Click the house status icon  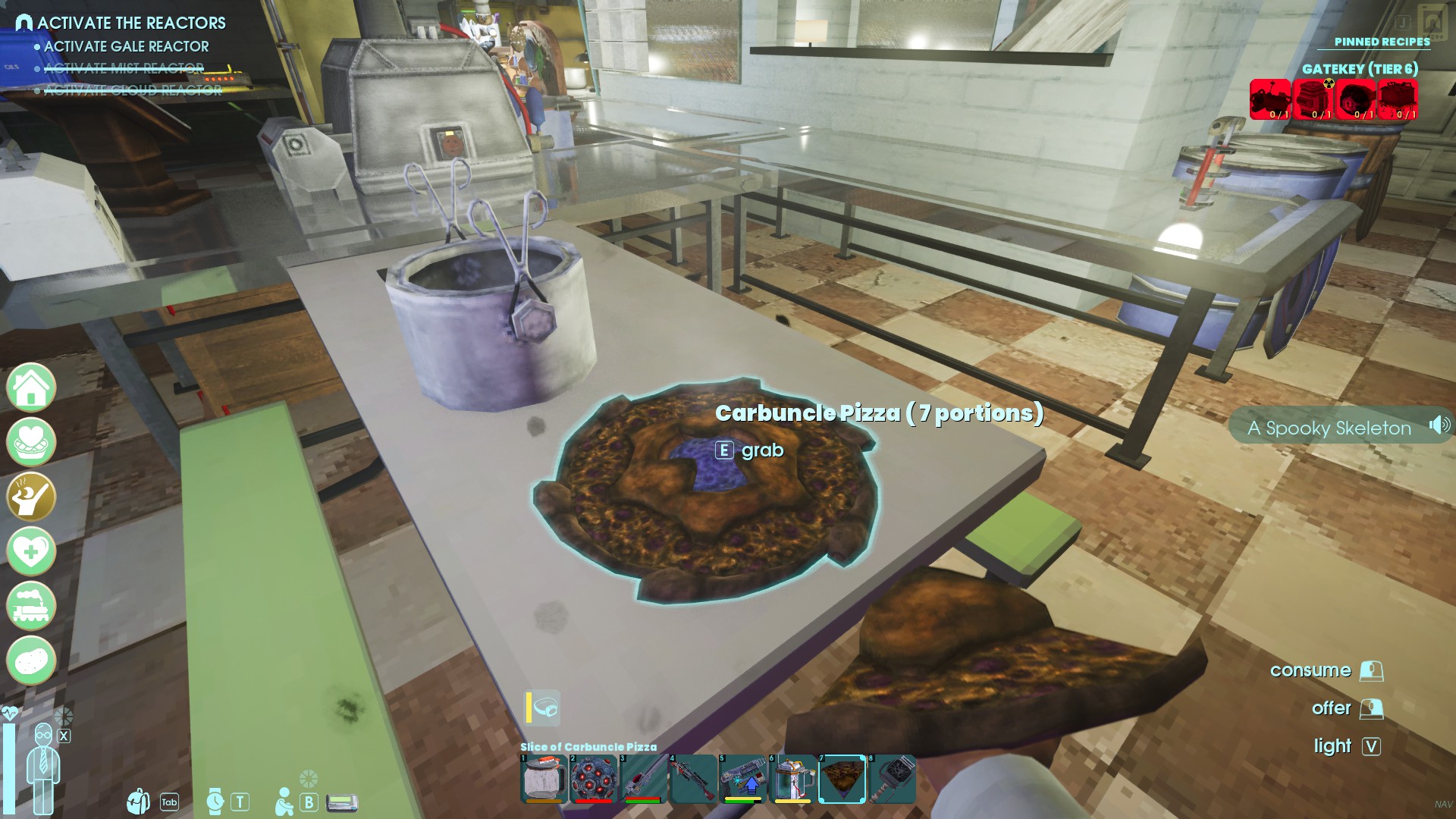31,388
